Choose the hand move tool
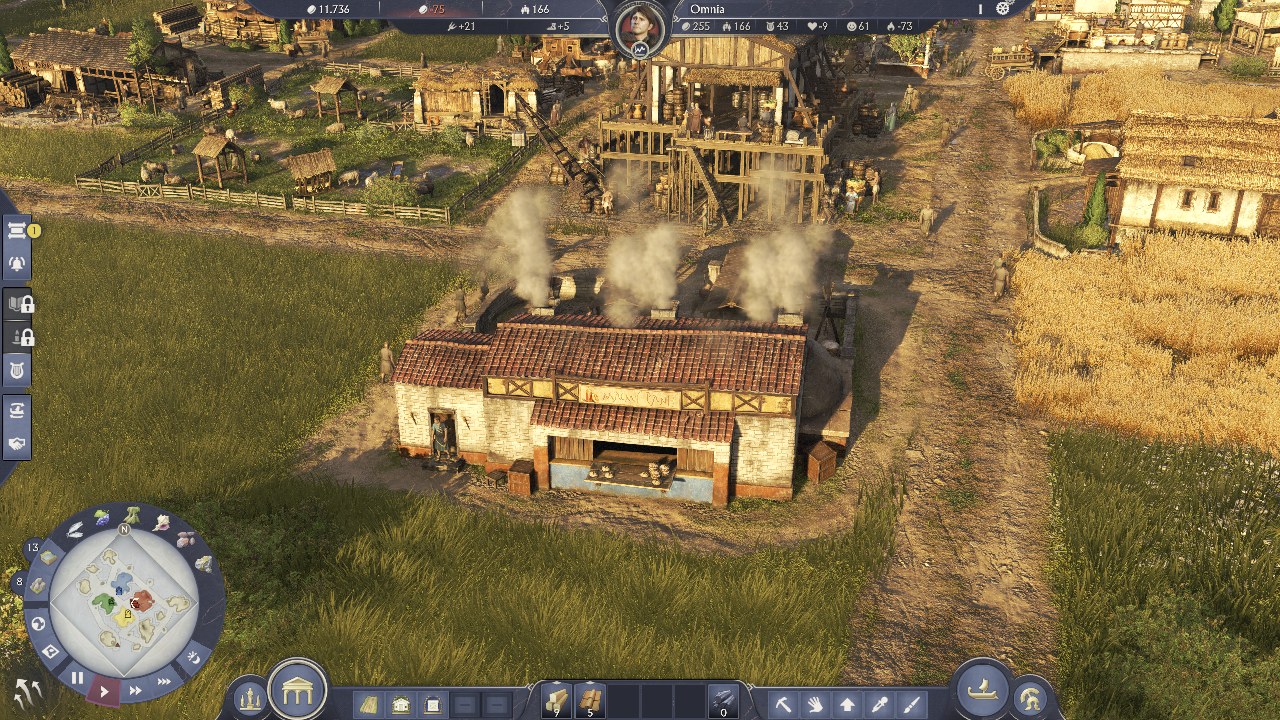The width and height of the screenshot is (1280, 720). click(x=815, y=704)
